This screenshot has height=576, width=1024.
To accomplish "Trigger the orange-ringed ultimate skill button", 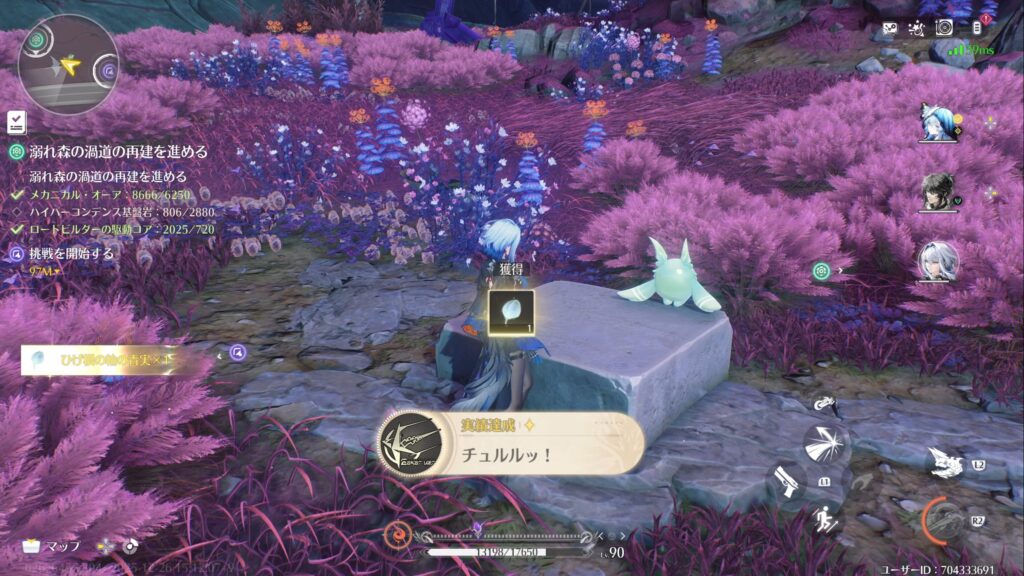I will point(945,521).
